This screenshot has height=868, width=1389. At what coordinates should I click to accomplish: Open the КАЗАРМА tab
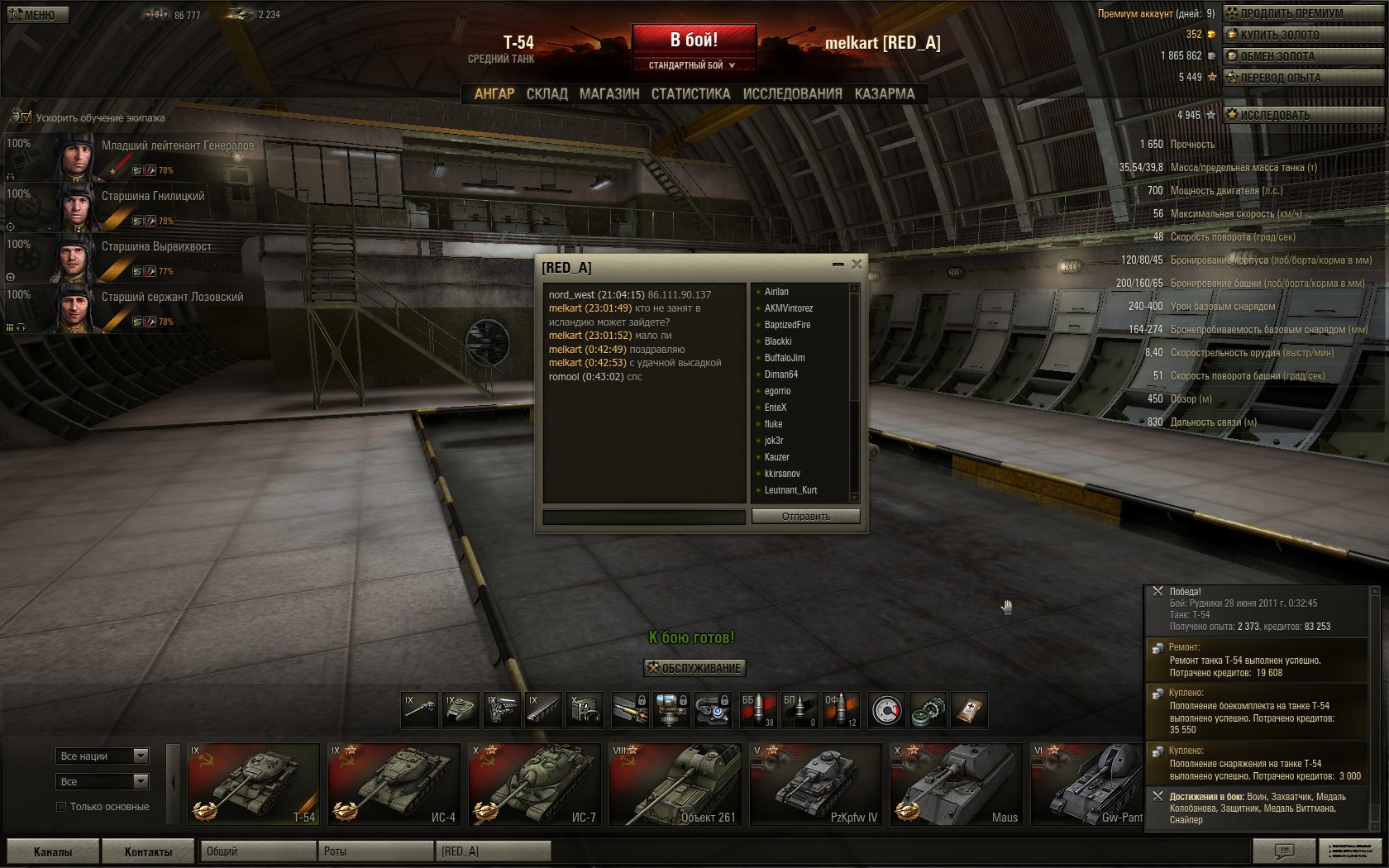(885, 94)
